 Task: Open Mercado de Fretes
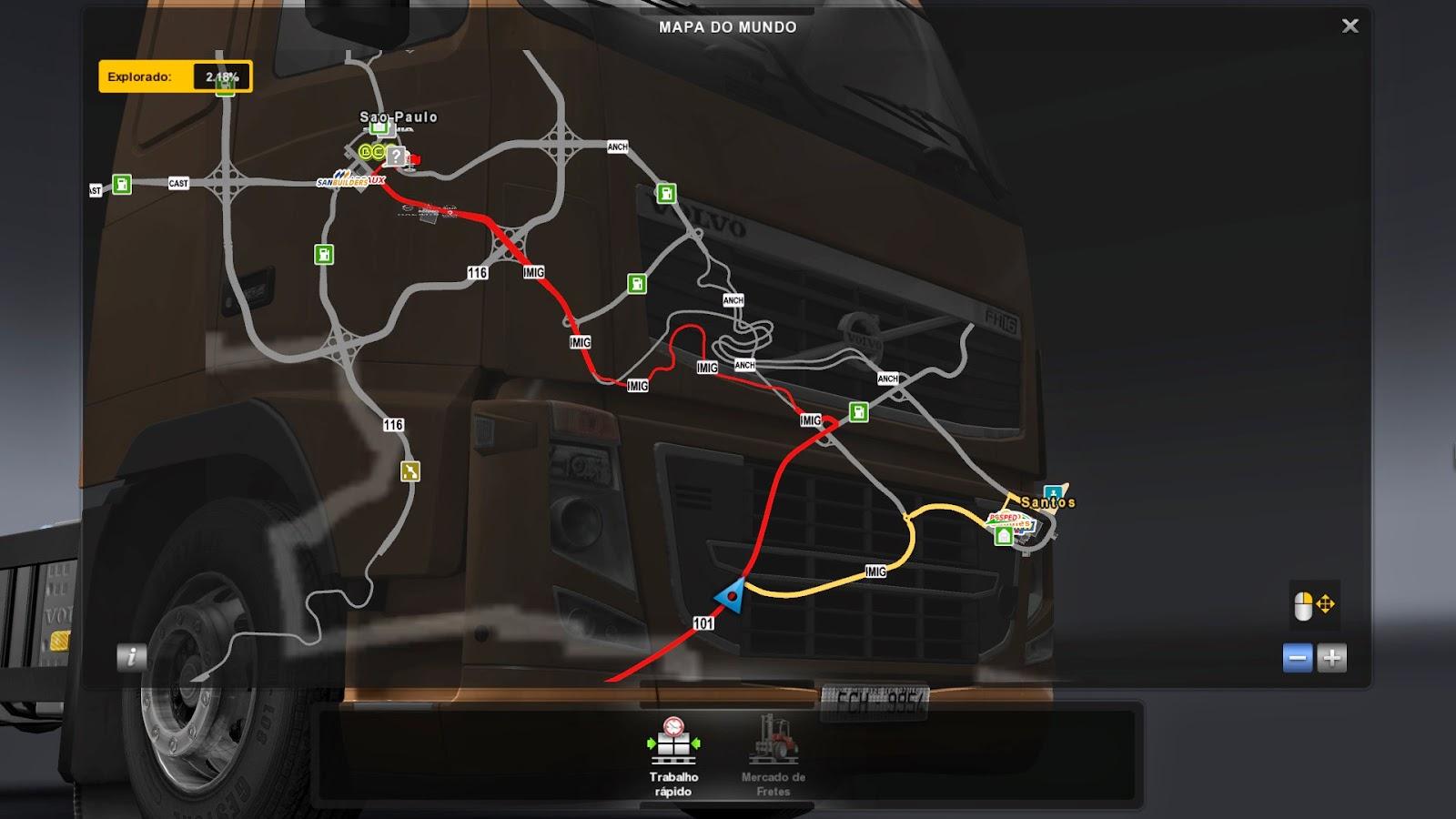tap(773, 756)
